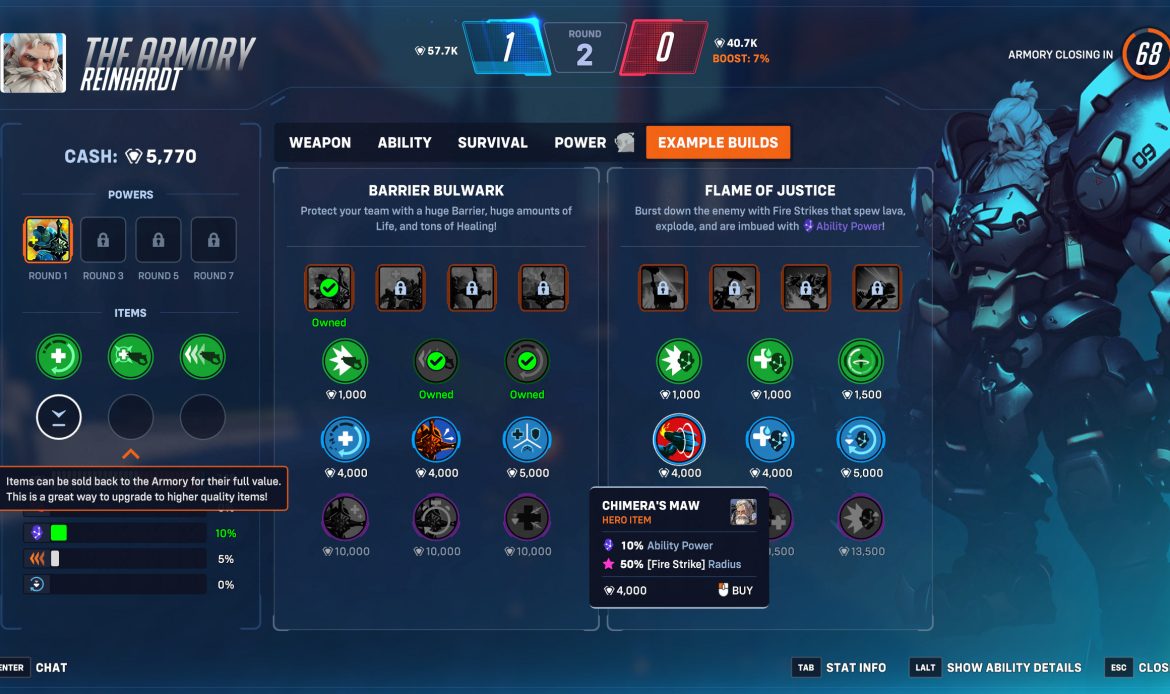This screenshot has width=1170, height=694.
Task: Select the owned first Barrier Bulwark power
Action: (x=329, y=288)
